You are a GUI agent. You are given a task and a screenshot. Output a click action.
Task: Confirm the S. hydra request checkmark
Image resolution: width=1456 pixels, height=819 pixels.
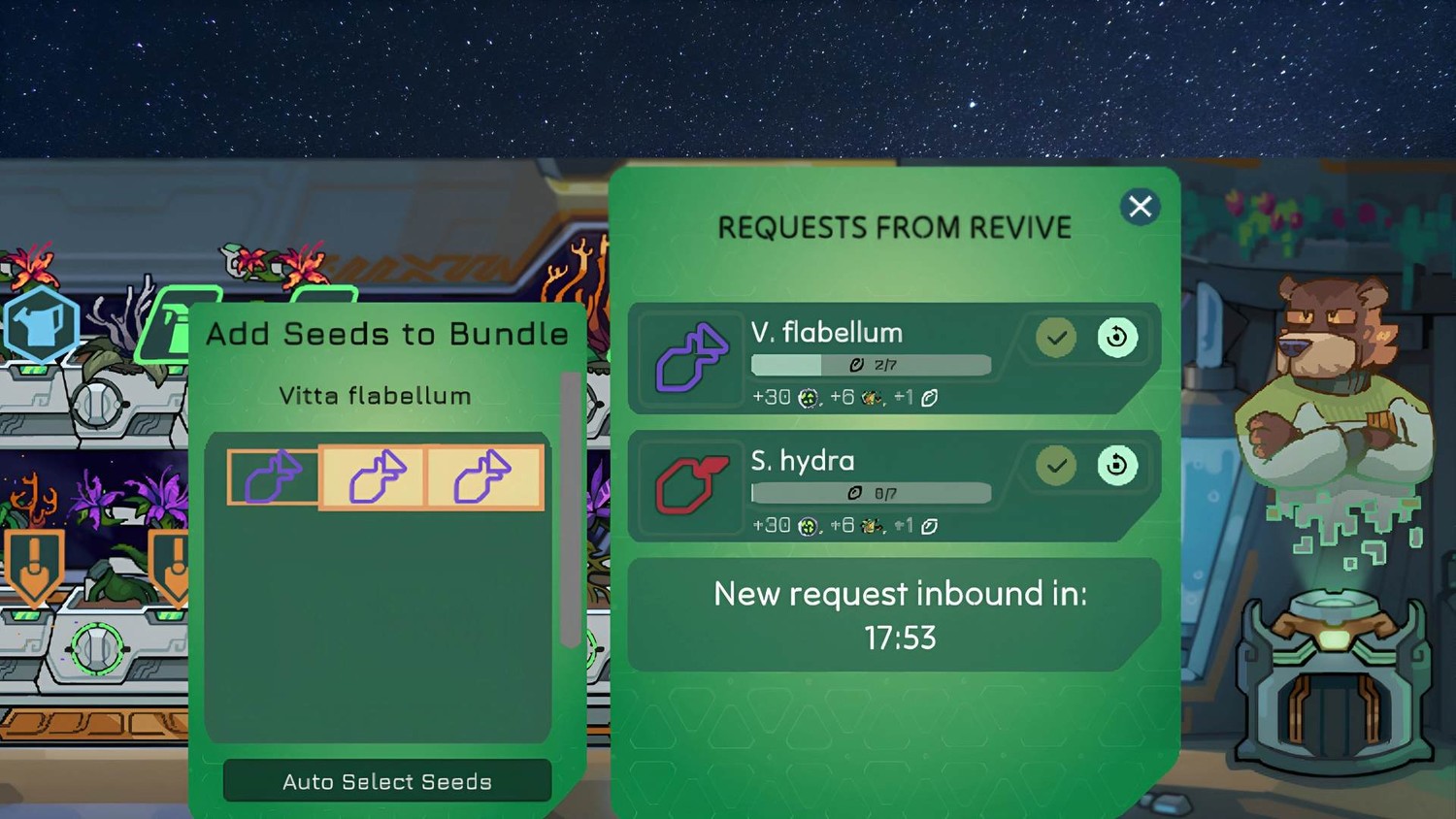point(1056,466)
